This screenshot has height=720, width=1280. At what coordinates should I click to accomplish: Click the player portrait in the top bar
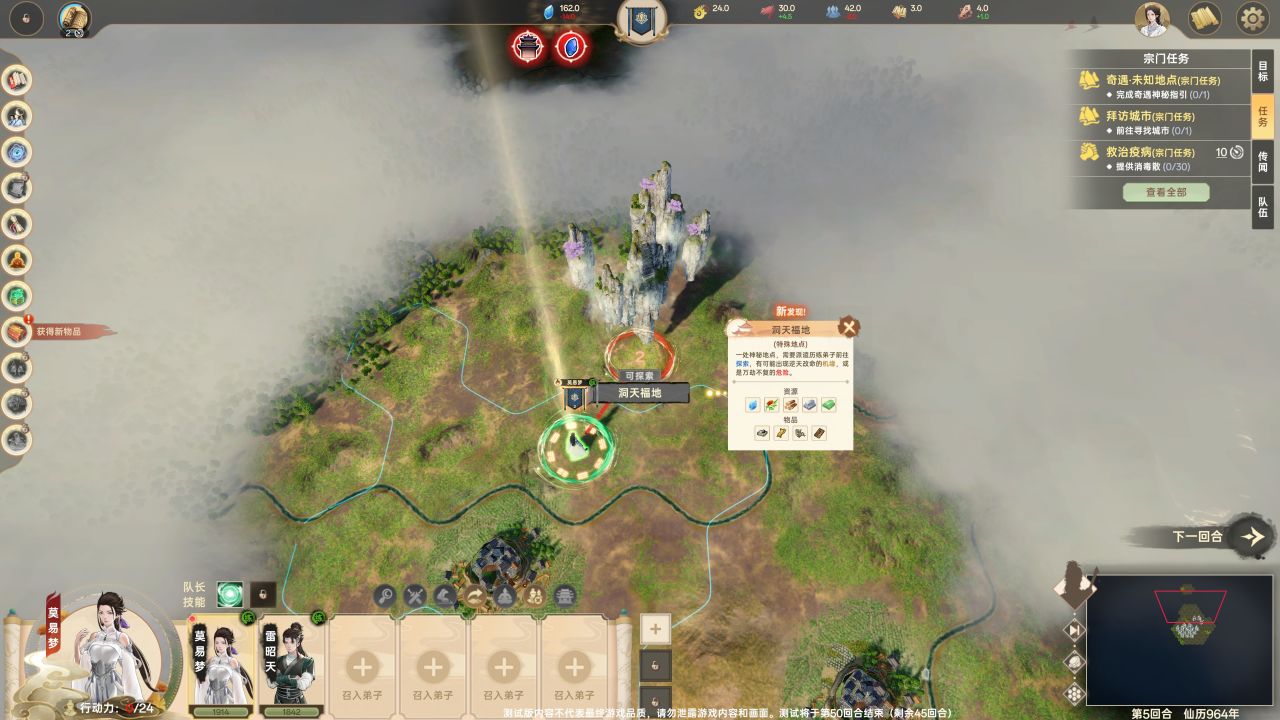(1153, 18)
